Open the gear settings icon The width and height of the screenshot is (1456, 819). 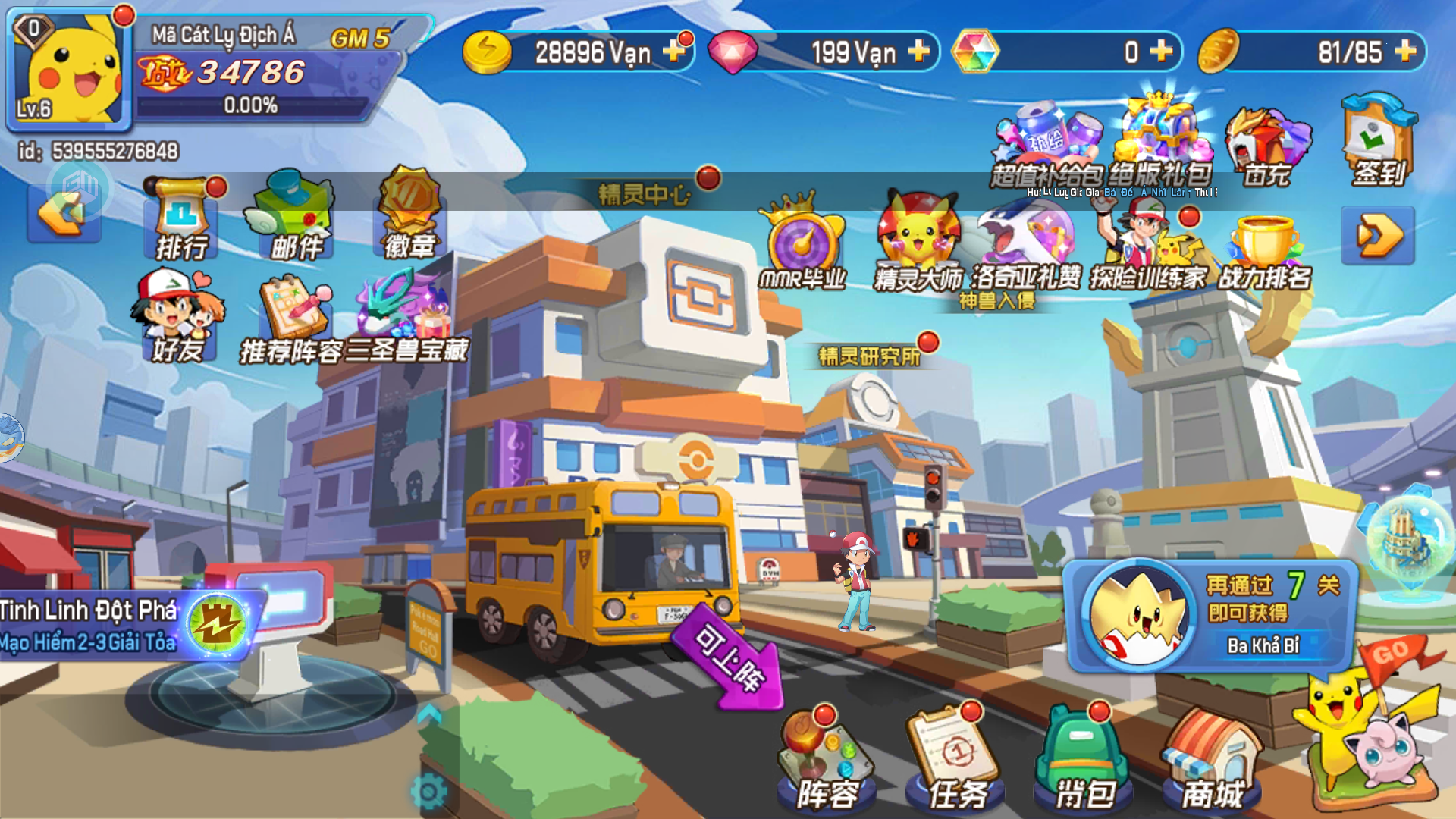429,792
